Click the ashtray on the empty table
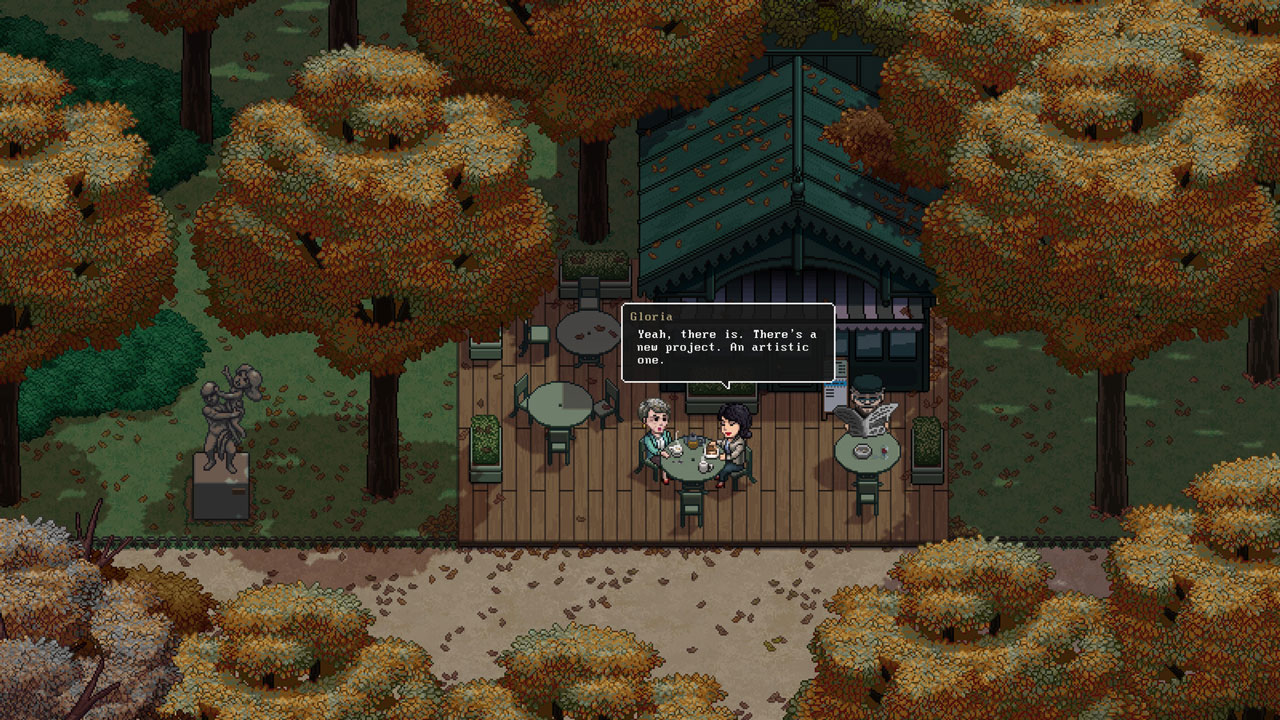1280x720 pixels. click(862, 450)
